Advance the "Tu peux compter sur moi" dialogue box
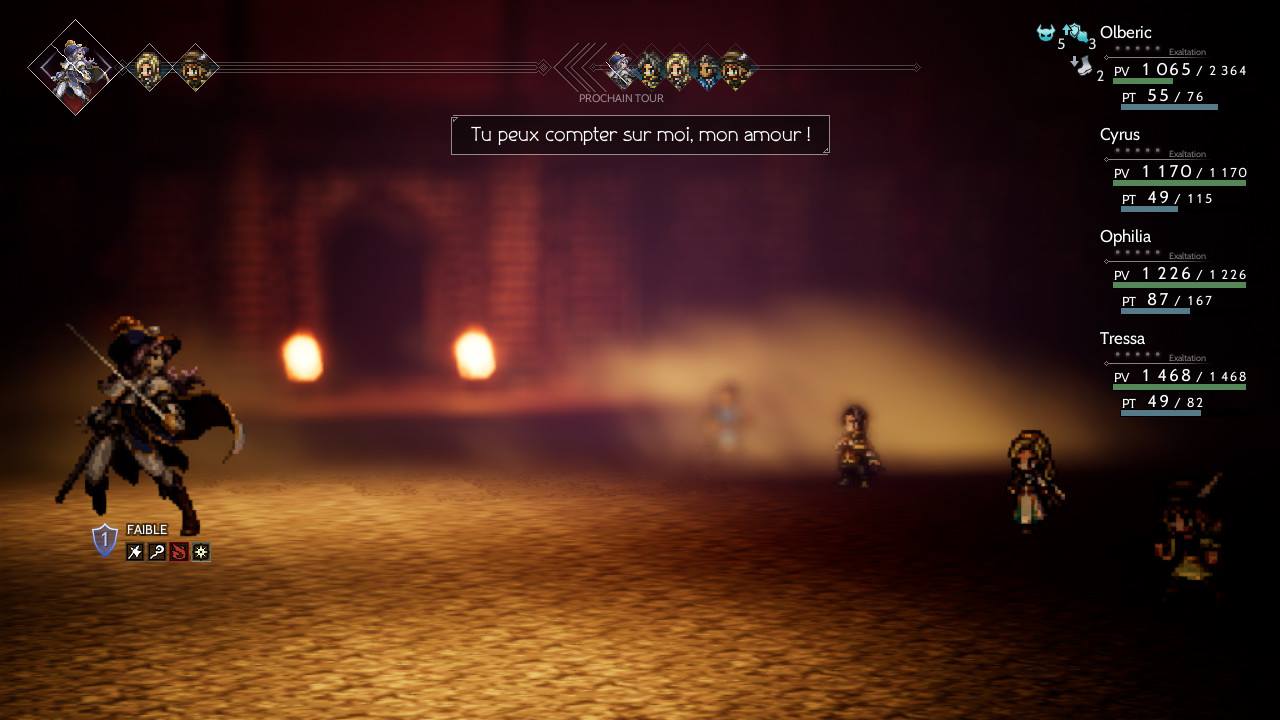1280x720 pixels. pyautogui.click(x=640, y=135)
